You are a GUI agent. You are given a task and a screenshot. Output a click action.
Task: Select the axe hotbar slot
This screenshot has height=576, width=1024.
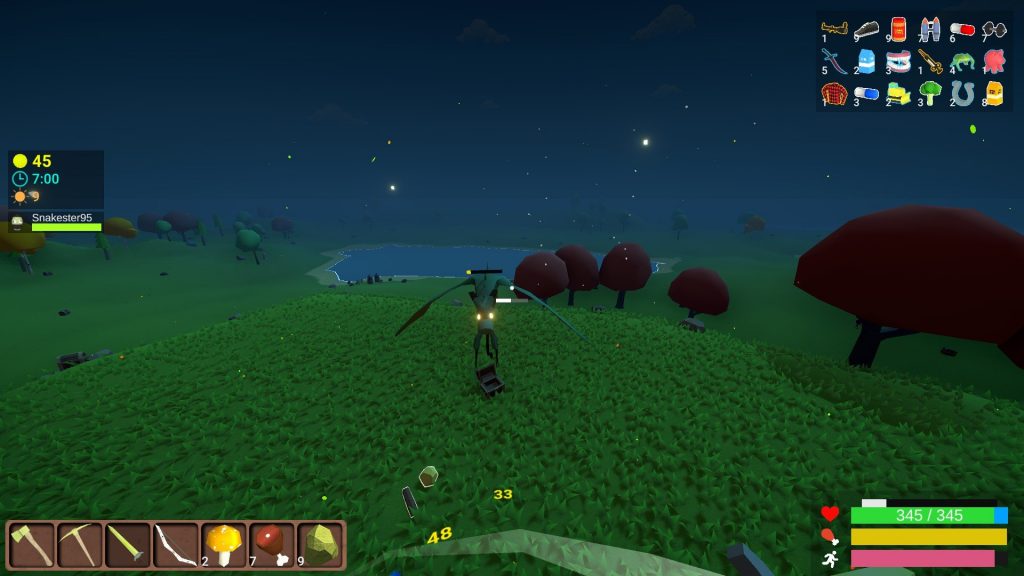coord(30,545)
